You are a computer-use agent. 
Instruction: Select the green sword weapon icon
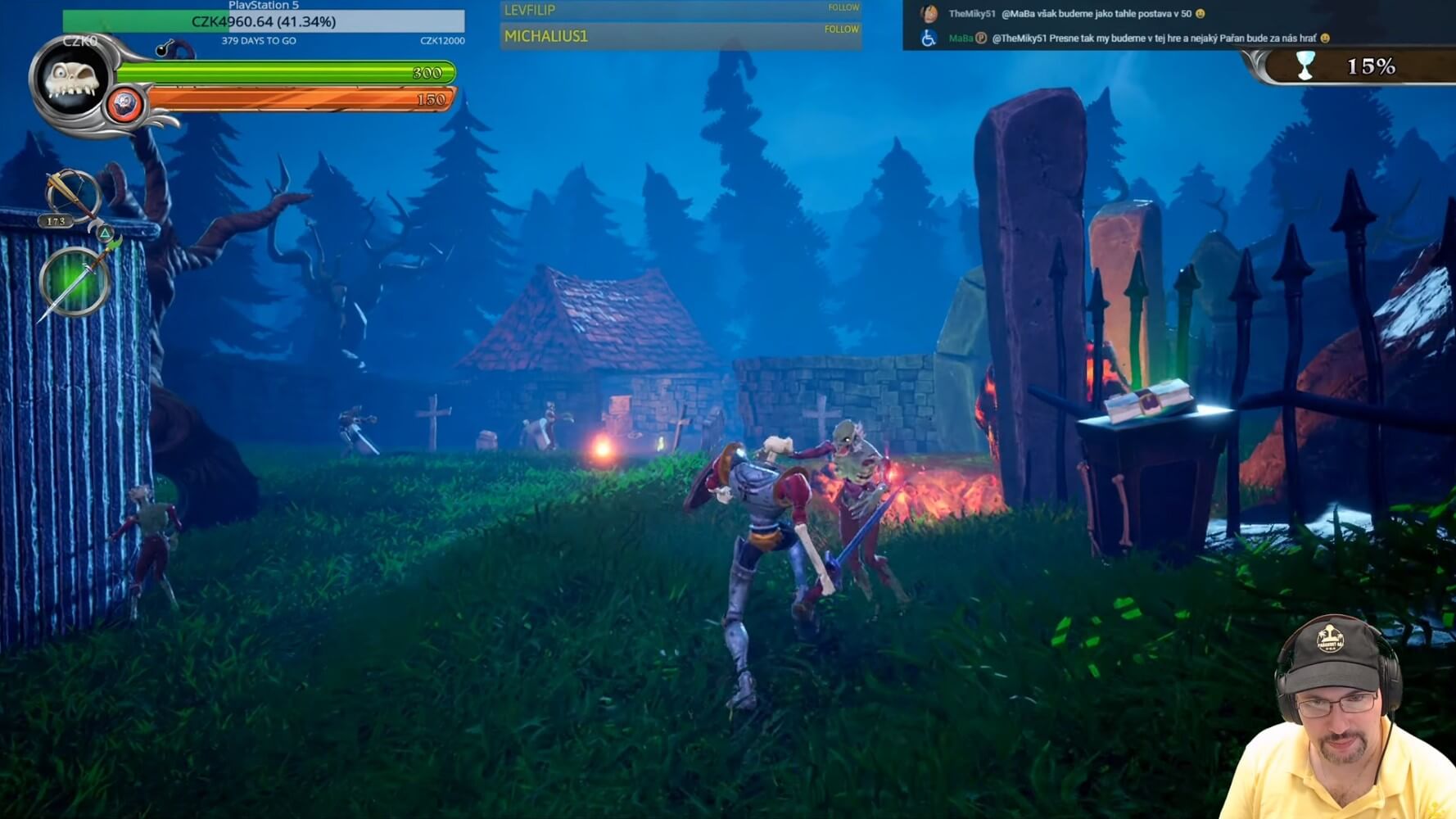(74, 282)
